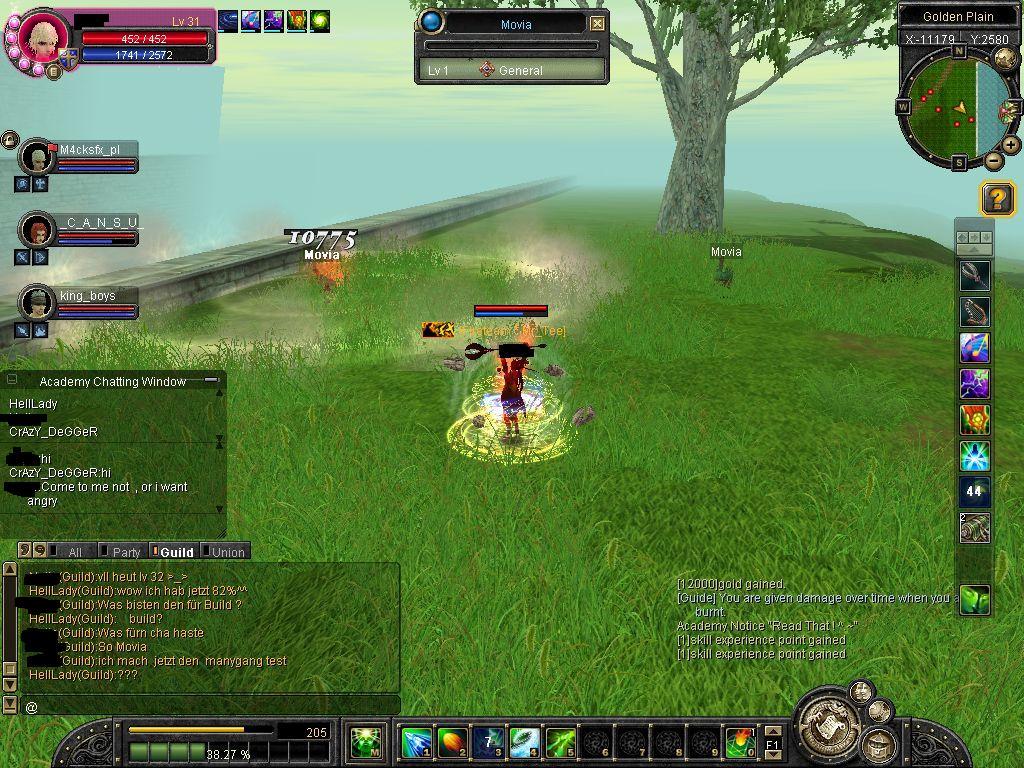Use the lightning skill in slot 3
Image resolution: width=1024 pixels, height=768 pixels.
488,743
